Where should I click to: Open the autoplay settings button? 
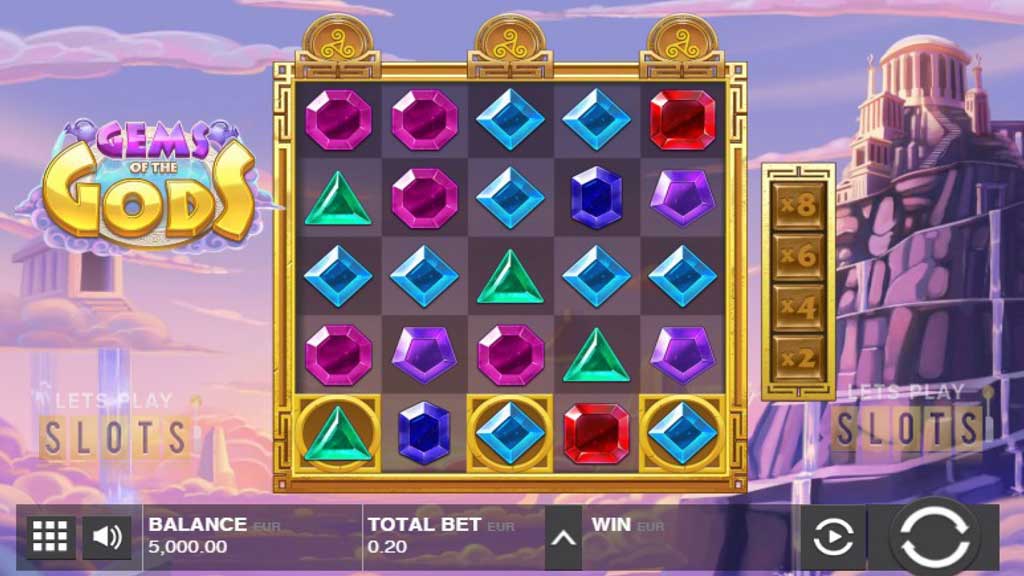(x=832, y=538)
